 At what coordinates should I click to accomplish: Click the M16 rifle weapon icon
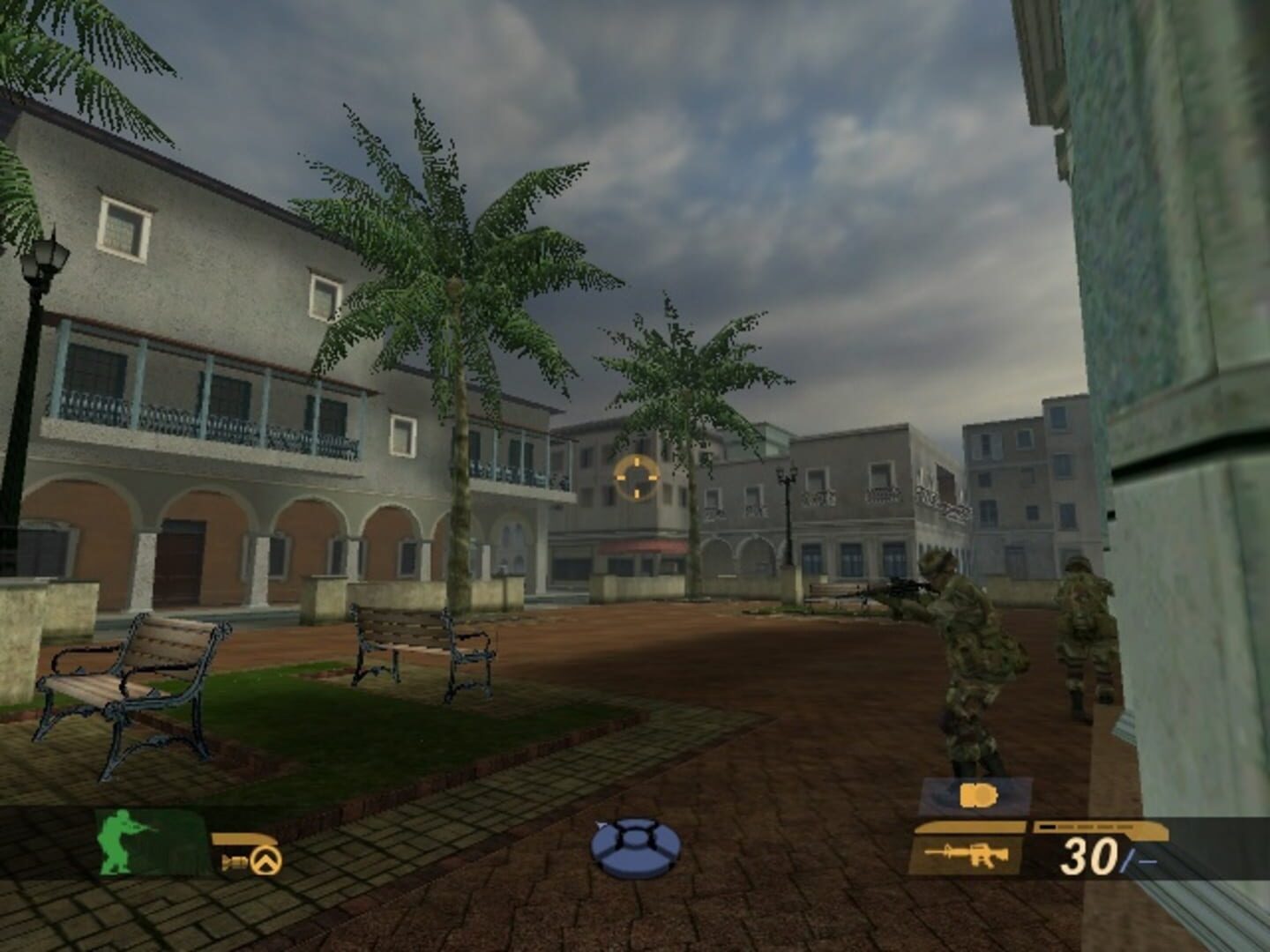point(967,854)
